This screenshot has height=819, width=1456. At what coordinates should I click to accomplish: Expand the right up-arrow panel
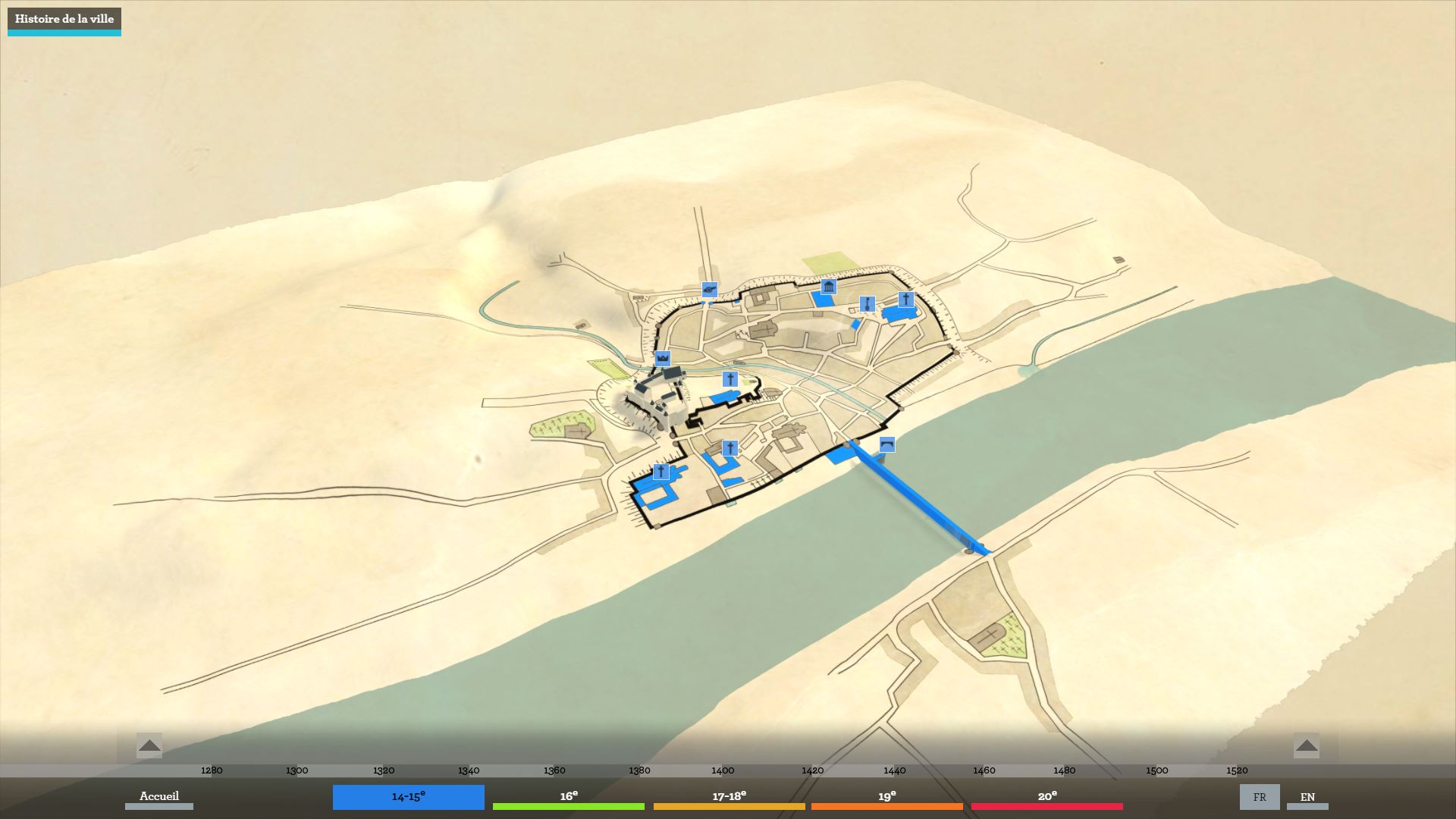[1307, 745]
